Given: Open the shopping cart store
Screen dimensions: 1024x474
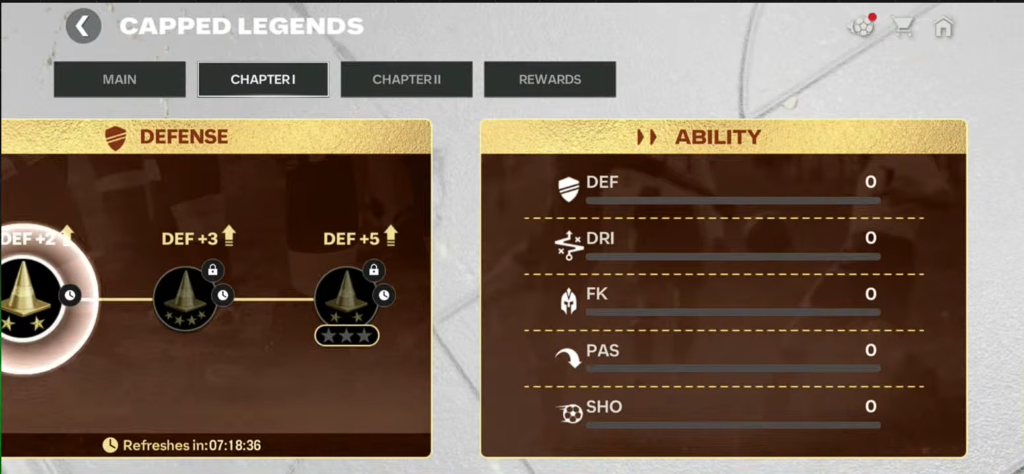Looking at the screenshot, I should click(904, 27).
